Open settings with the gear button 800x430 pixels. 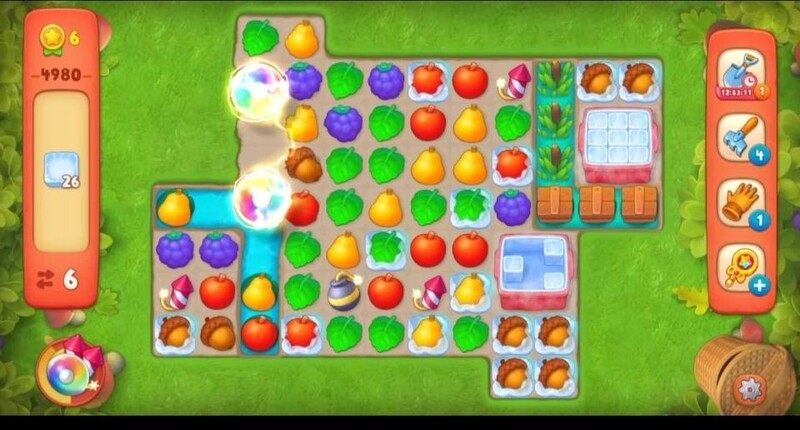[x=749, y=388]
